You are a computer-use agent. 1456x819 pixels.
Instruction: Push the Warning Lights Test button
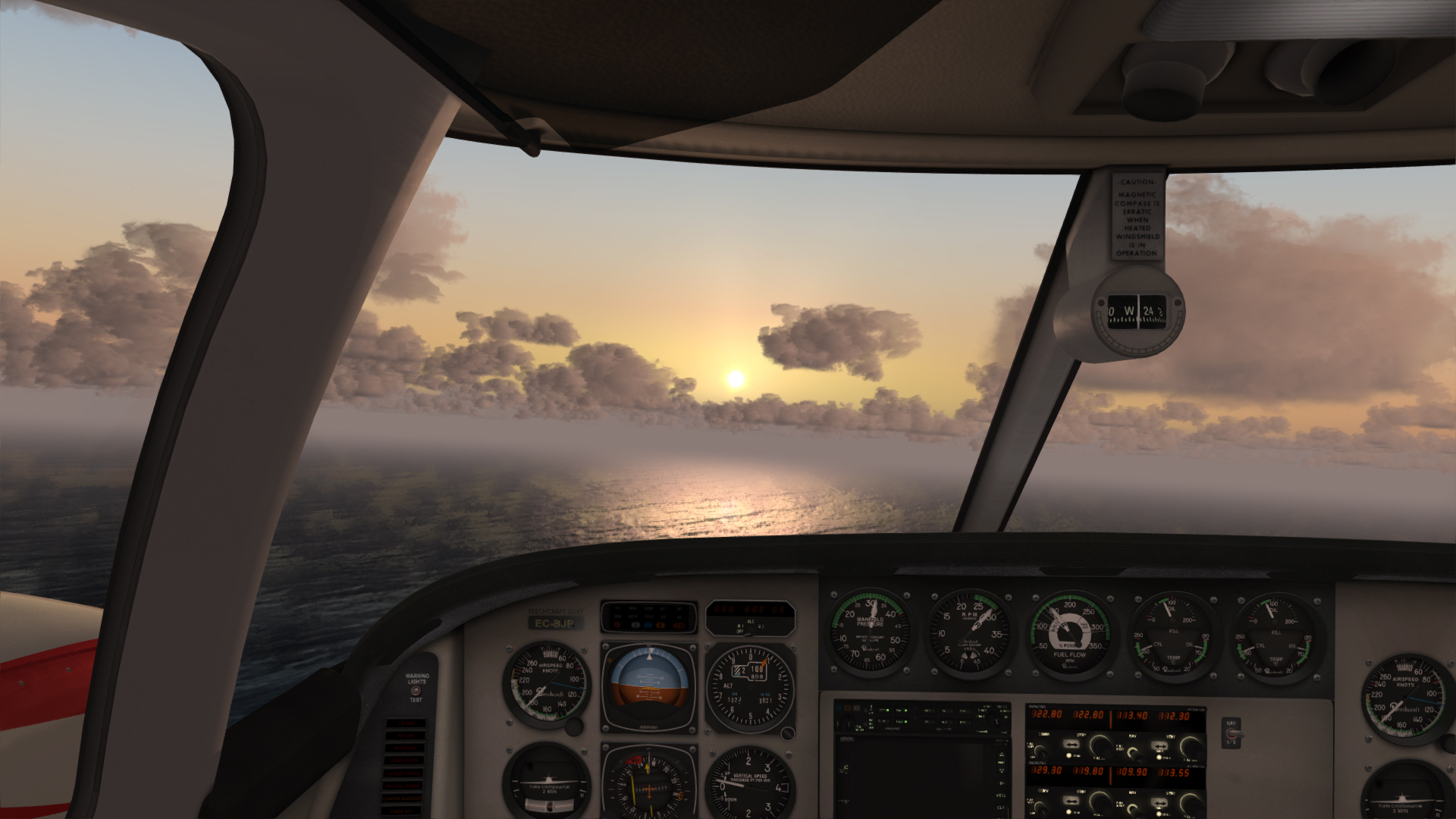415,691
